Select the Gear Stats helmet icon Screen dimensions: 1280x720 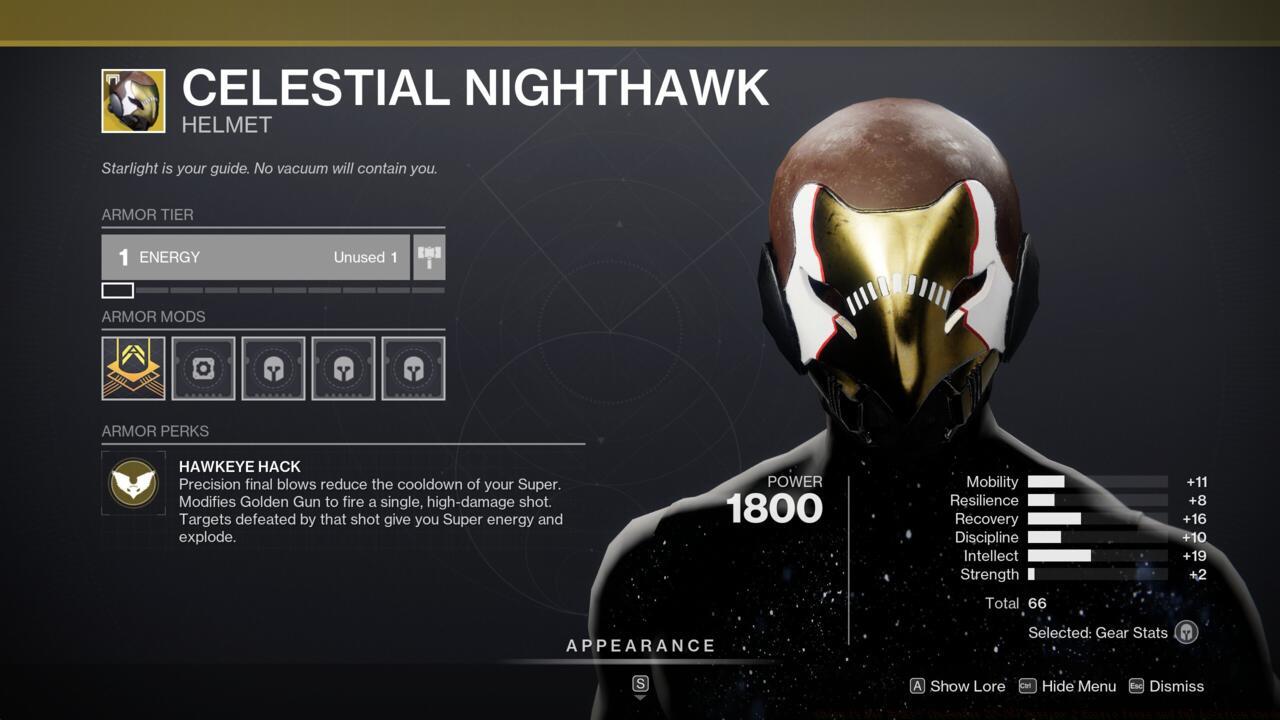click(1189, 632)
